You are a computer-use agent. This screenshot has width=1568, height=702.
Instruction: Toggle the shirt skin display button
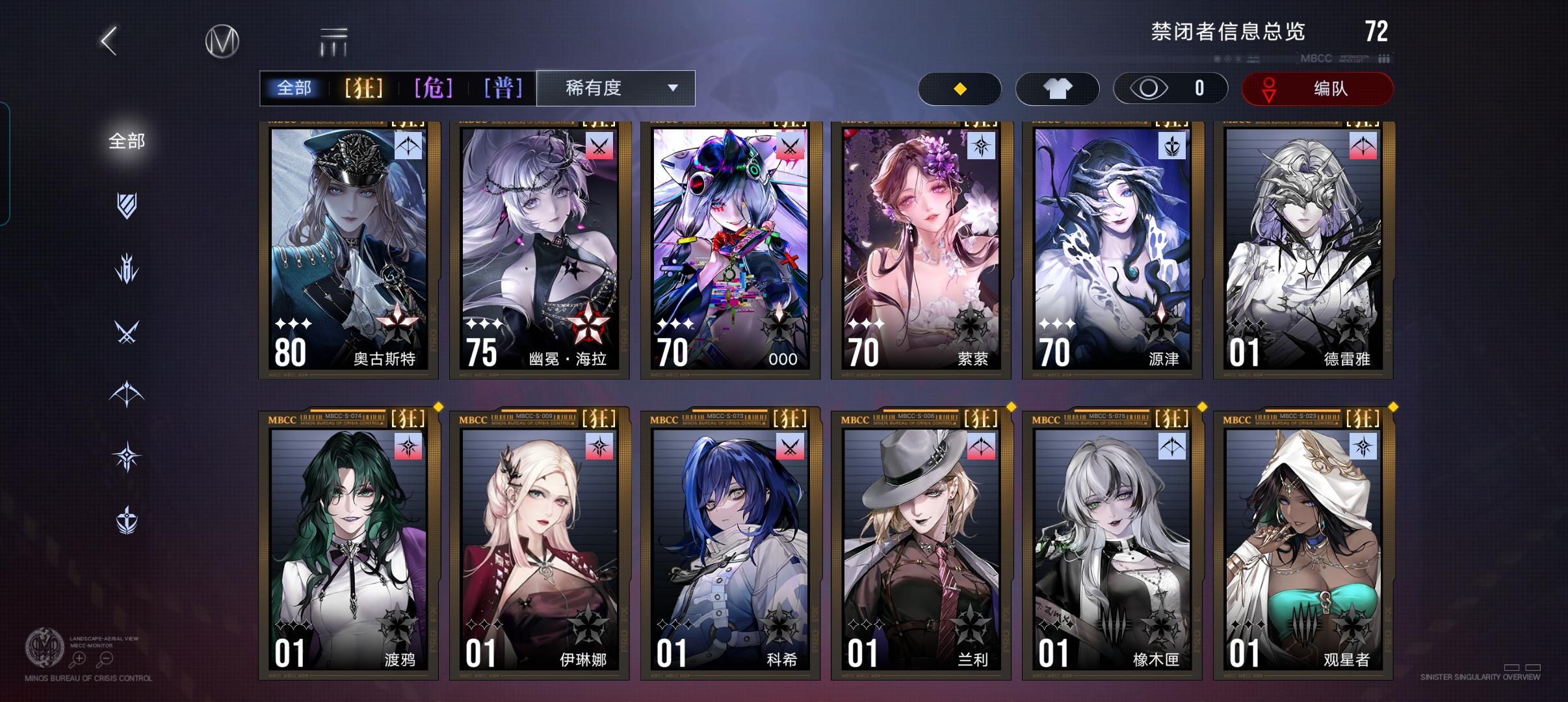(x=1057, y=88)
